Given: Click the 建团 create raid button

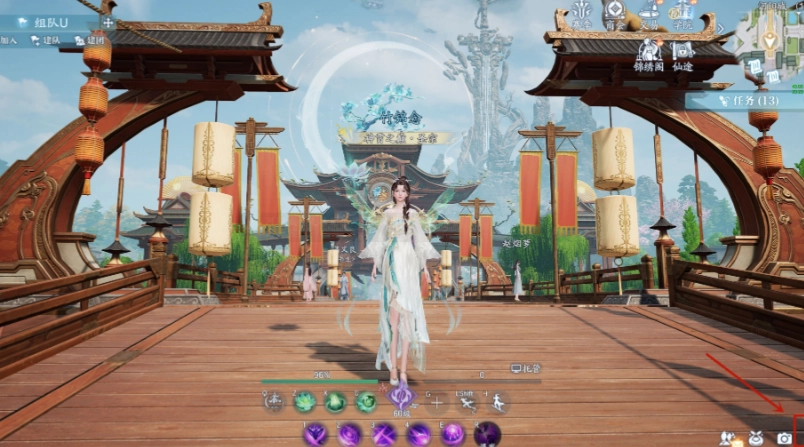Looking at the screenshot, I should [x=91, y=40].
